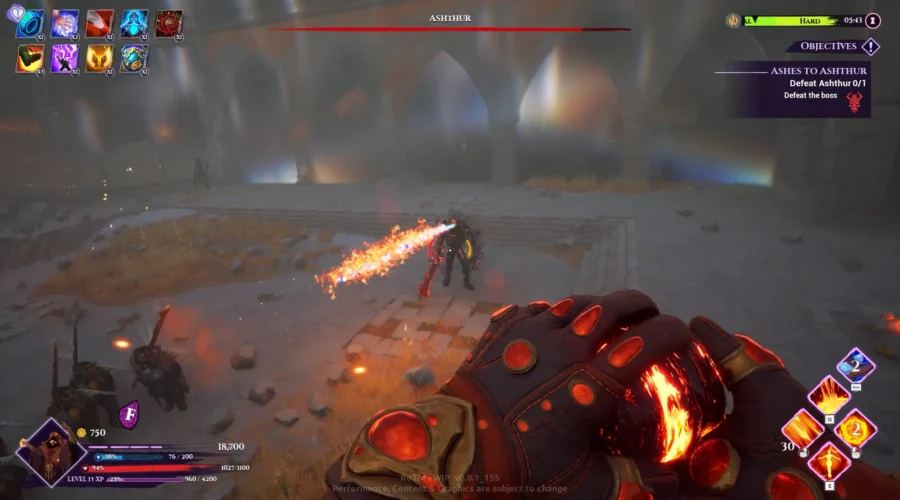Click the hooded mage character portrait
Screen dimensions: 900x500
pyautogui.click(x=50, y=453)
